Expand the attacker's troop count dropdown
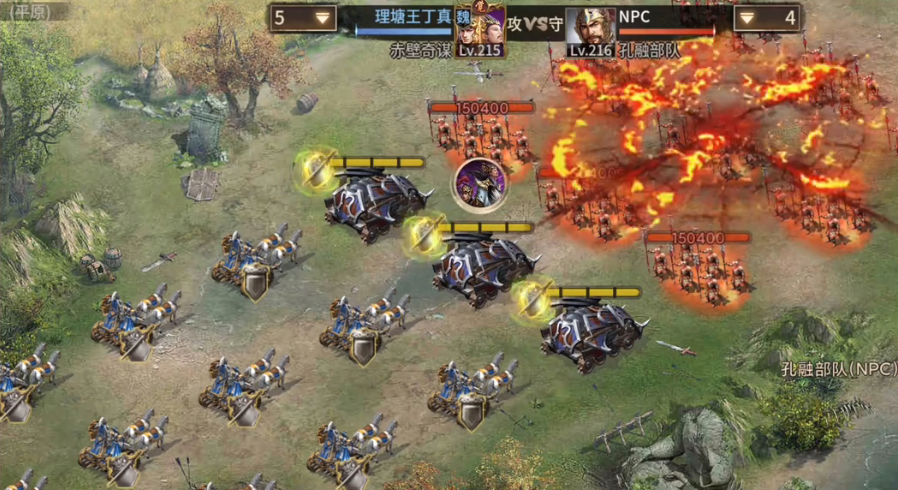Image resolution: width=898 pixels, height=490 pixels. coord(323,18)
